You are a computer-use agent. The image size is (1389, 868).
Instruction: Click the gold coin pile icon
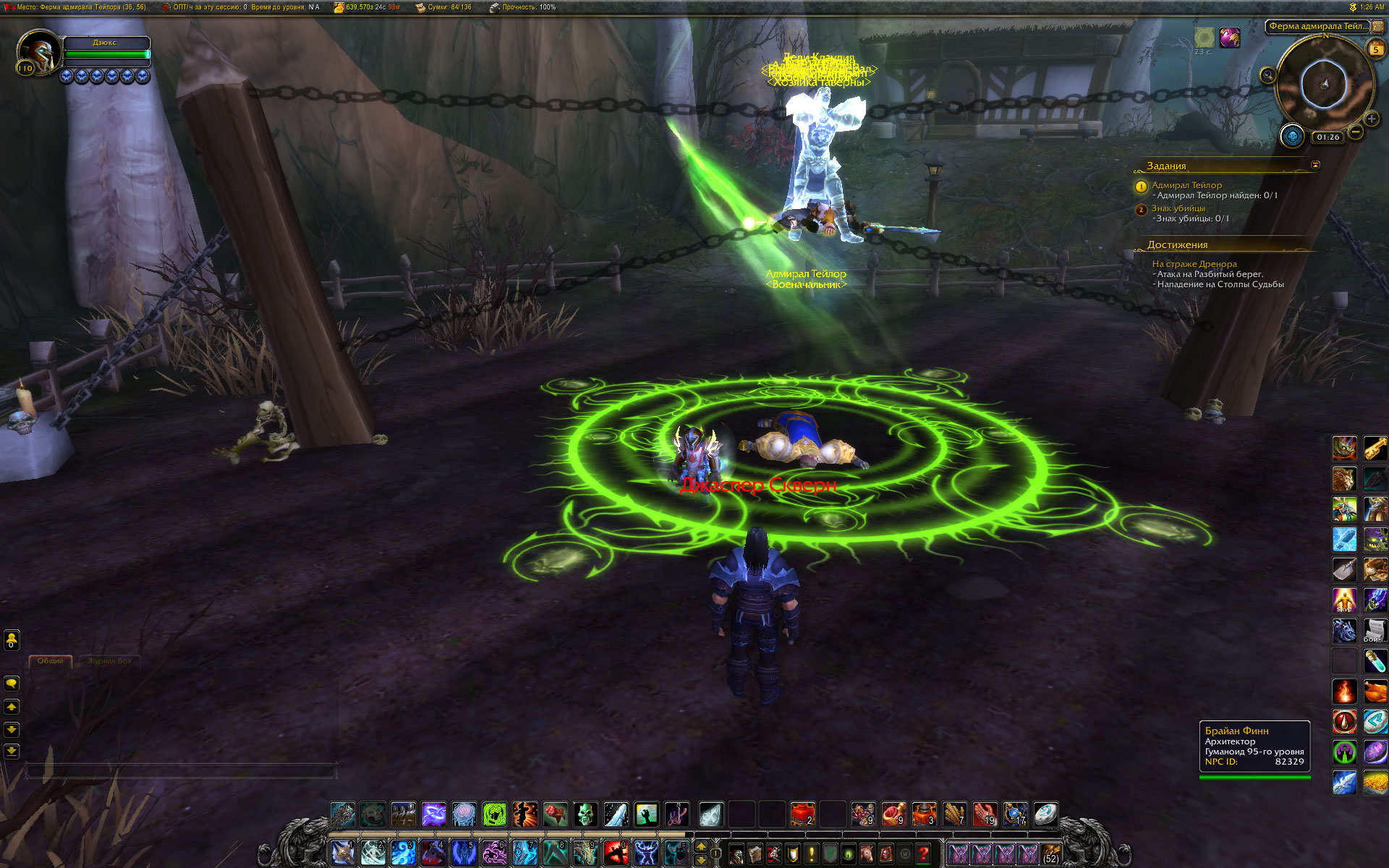coord(1375,782)
